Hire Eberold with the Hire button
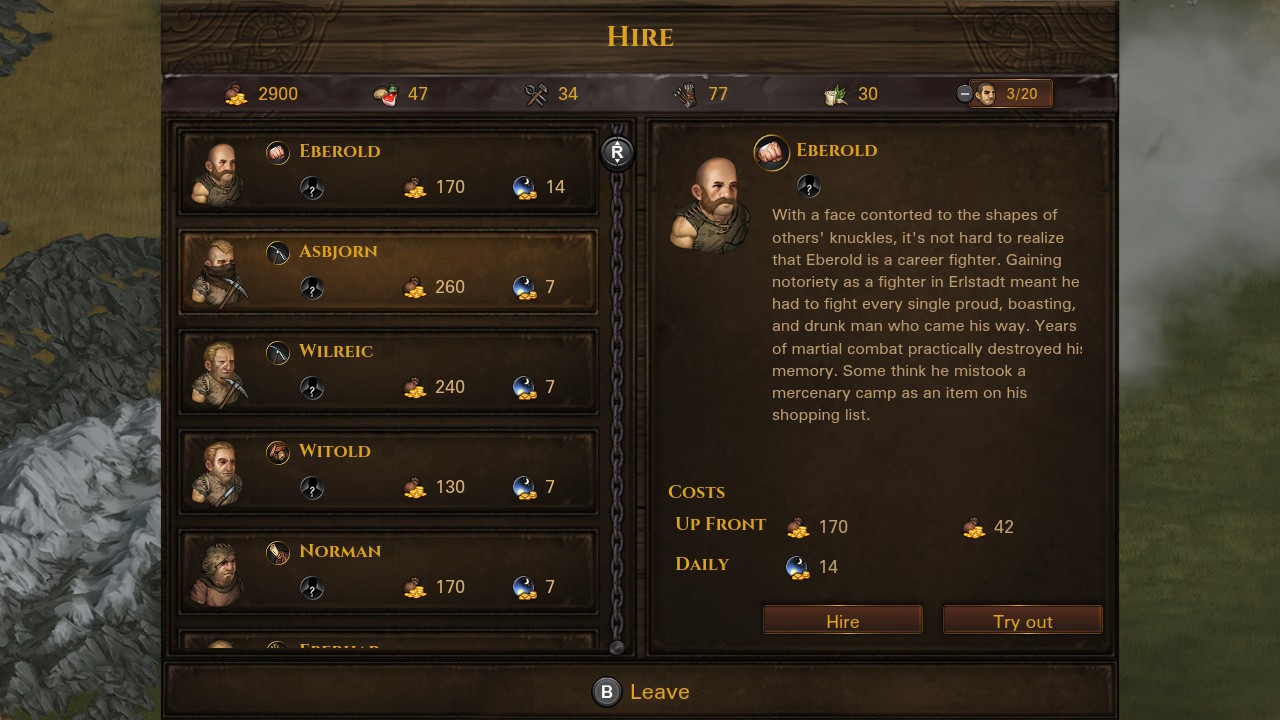Screen dimensions: 1280x720 (x=842, y=621)
